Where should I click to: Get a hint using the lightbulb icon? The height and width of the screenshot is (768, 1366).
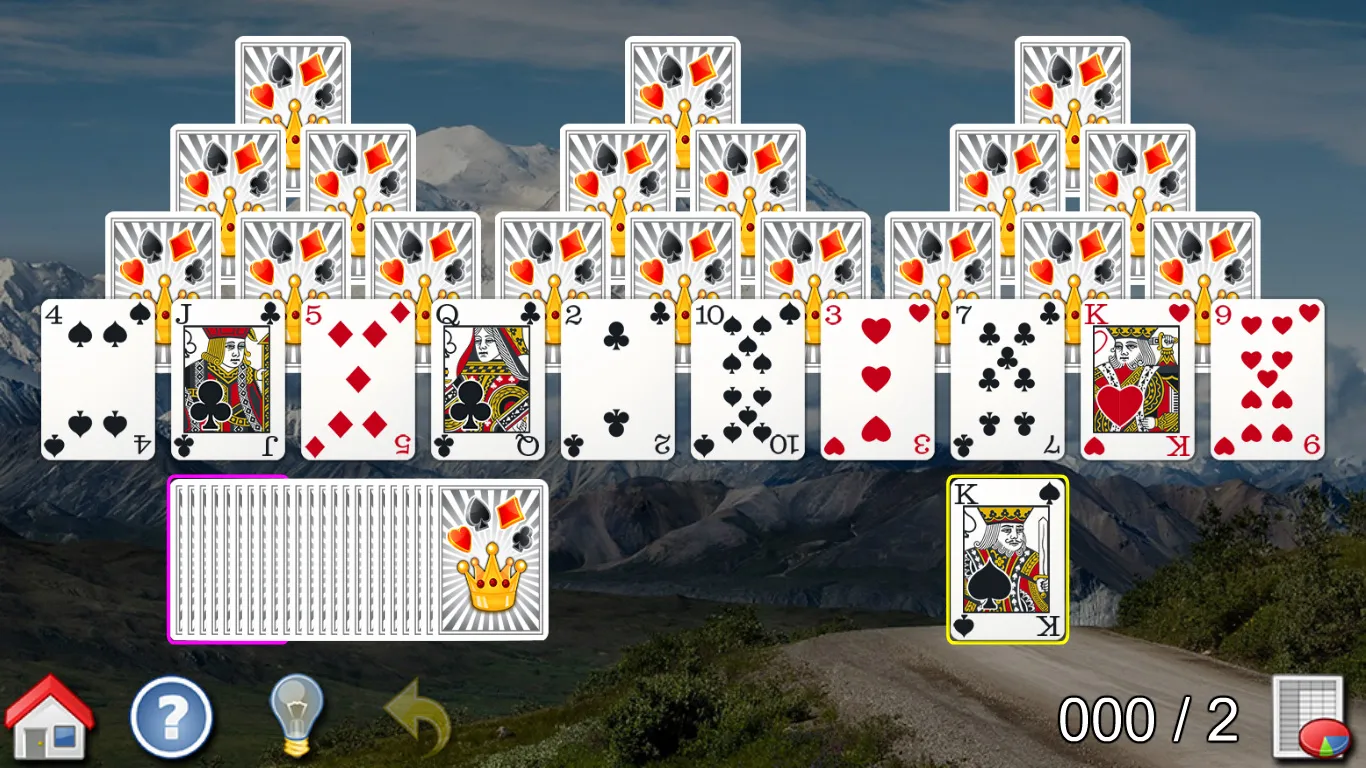tap(293, 713)
